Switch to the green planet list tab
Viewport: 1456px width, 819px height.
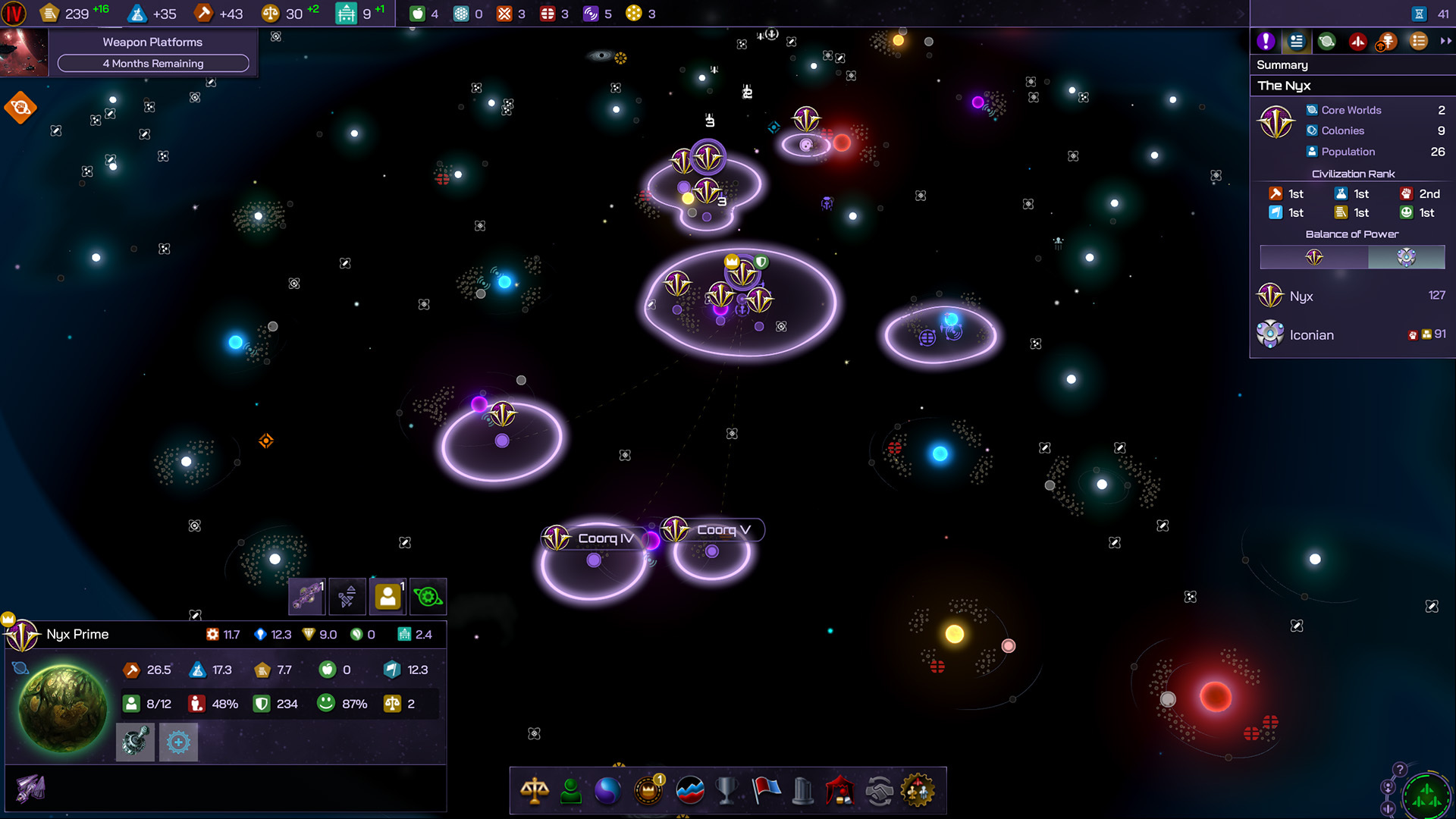coord(1326,42)
